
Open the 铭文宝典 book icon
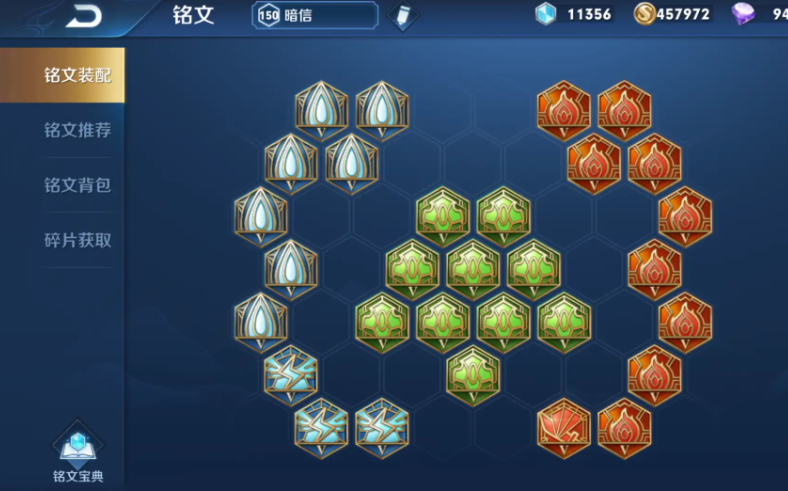point(78,448)
